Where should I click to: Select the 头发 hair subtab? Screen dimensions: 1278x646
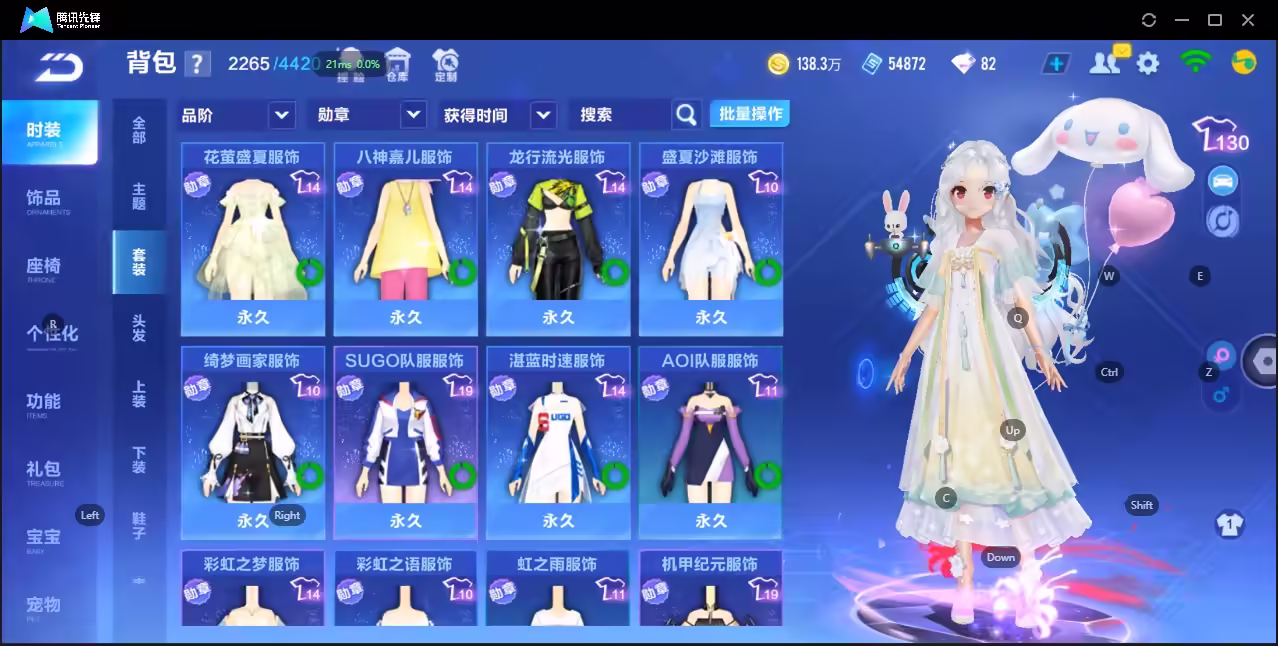pyautogui.click(x=139, y=327)
